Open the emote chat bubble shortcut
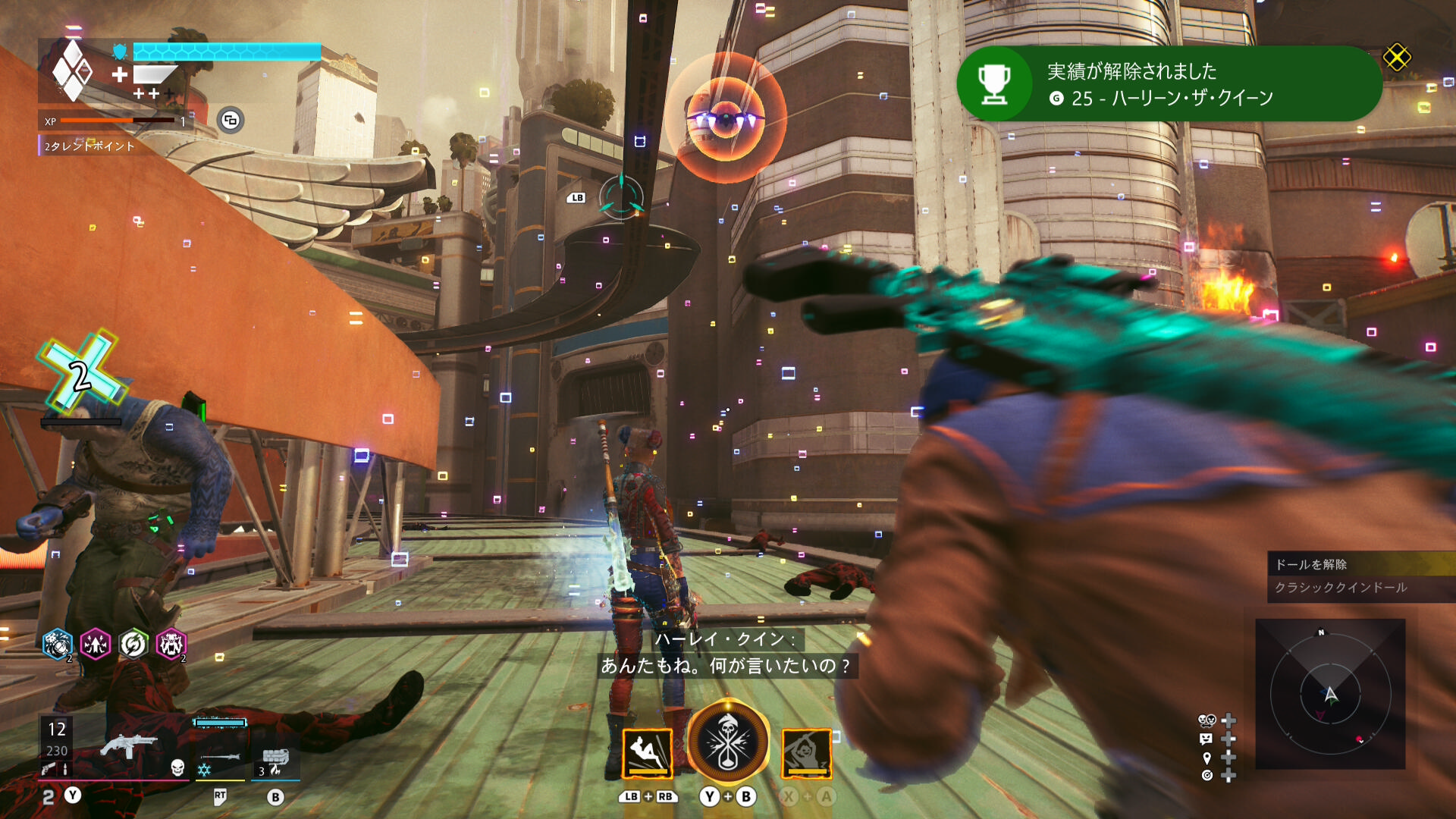 coord(1207,739)
